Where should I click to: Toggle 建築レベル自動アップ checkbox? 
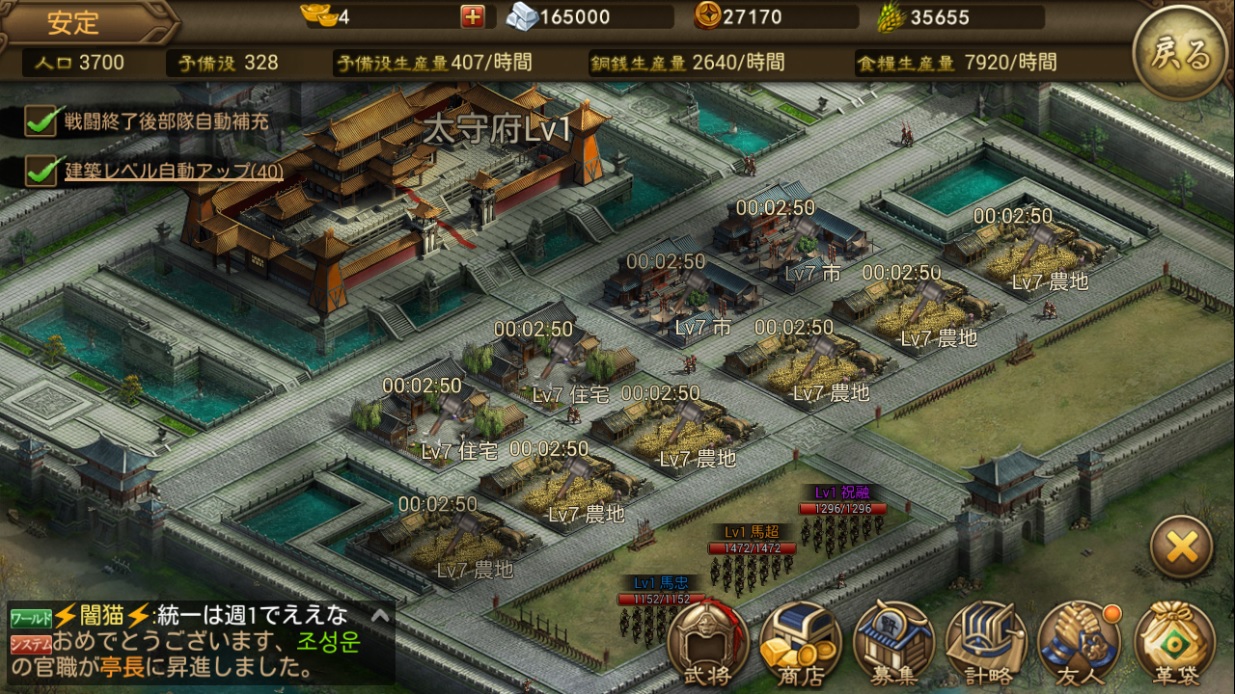[42, 171]
